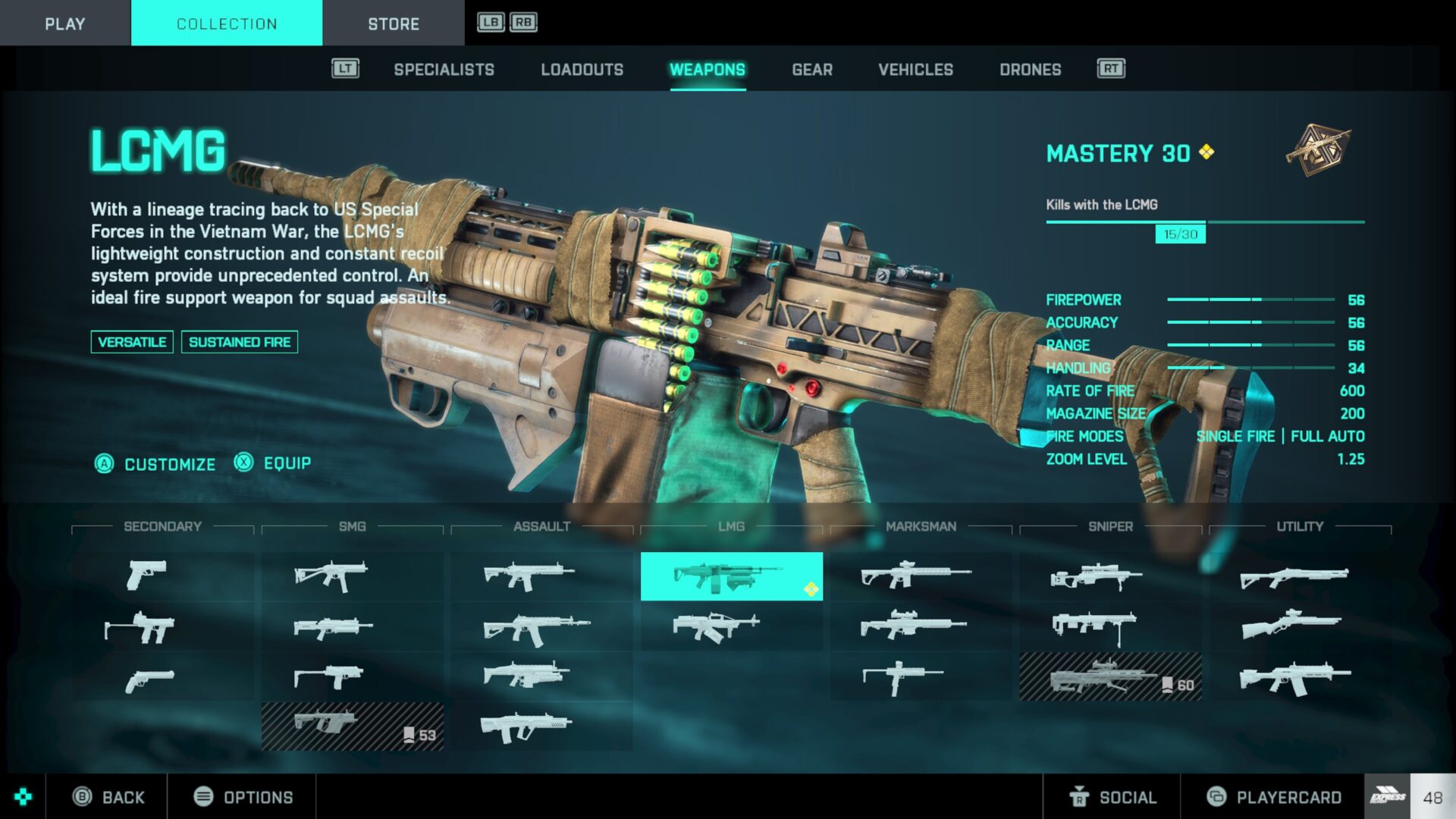Show the Vehicles category
This screenshot has height=819, width=1456.
(x=915, y=70)
